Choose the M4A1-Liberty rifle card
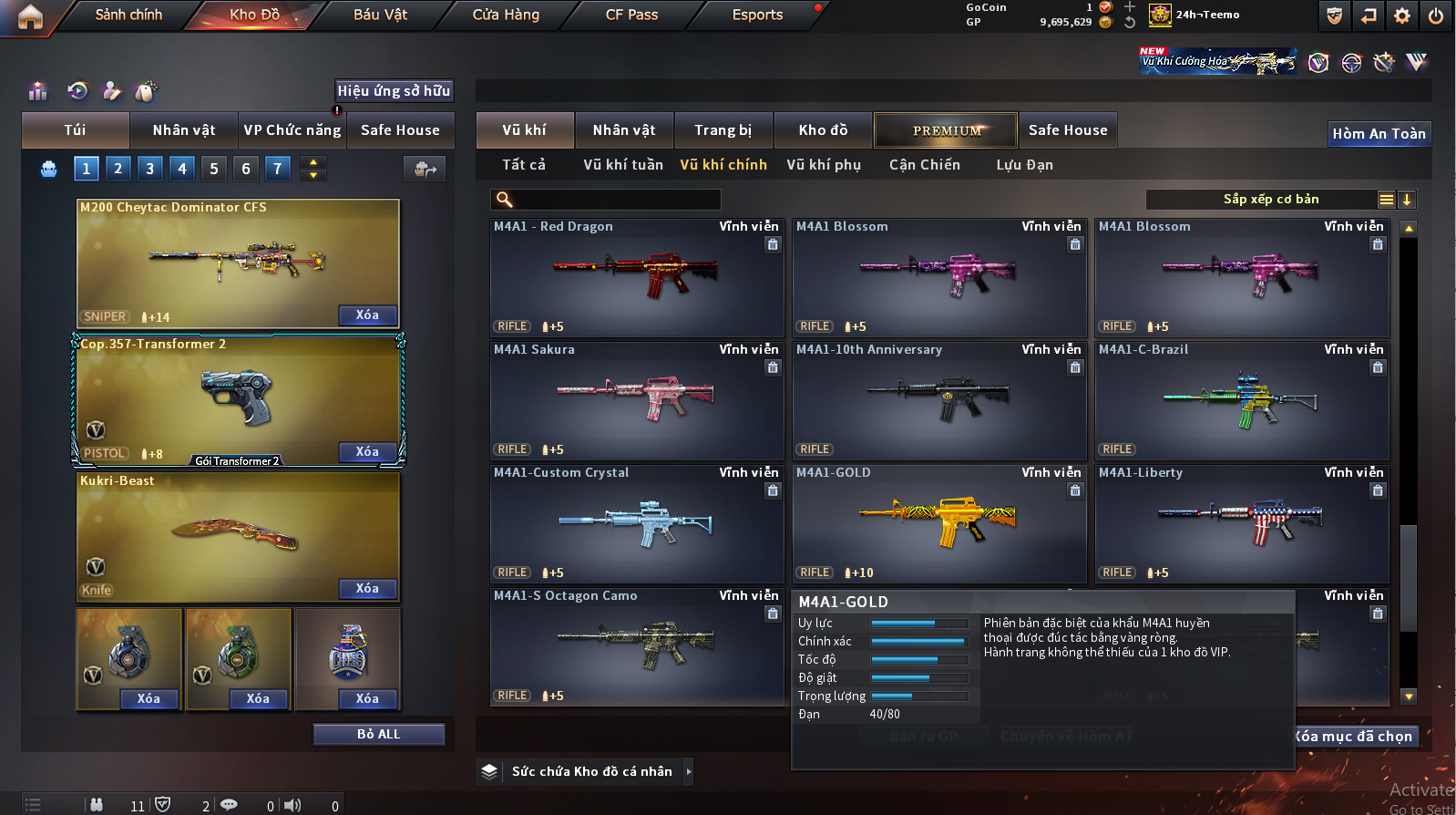 coord(1241,524)
